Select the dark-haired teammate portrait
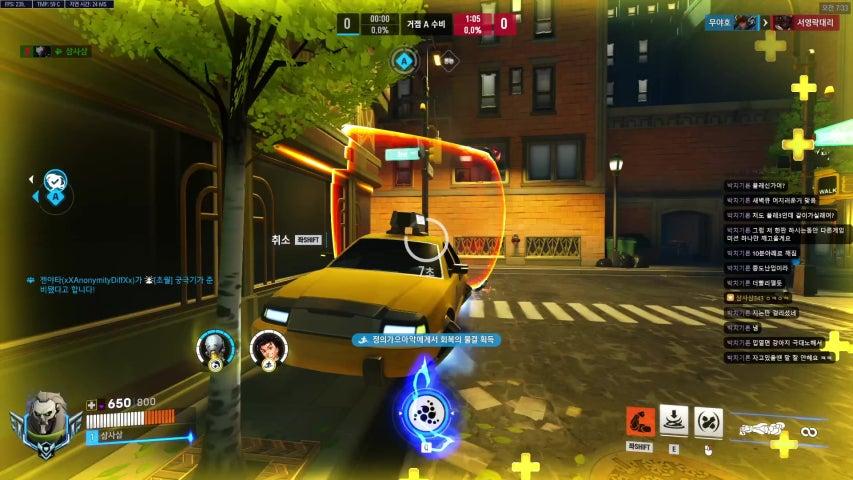Viewport: 853px width, 480px height. coord(268,347)
